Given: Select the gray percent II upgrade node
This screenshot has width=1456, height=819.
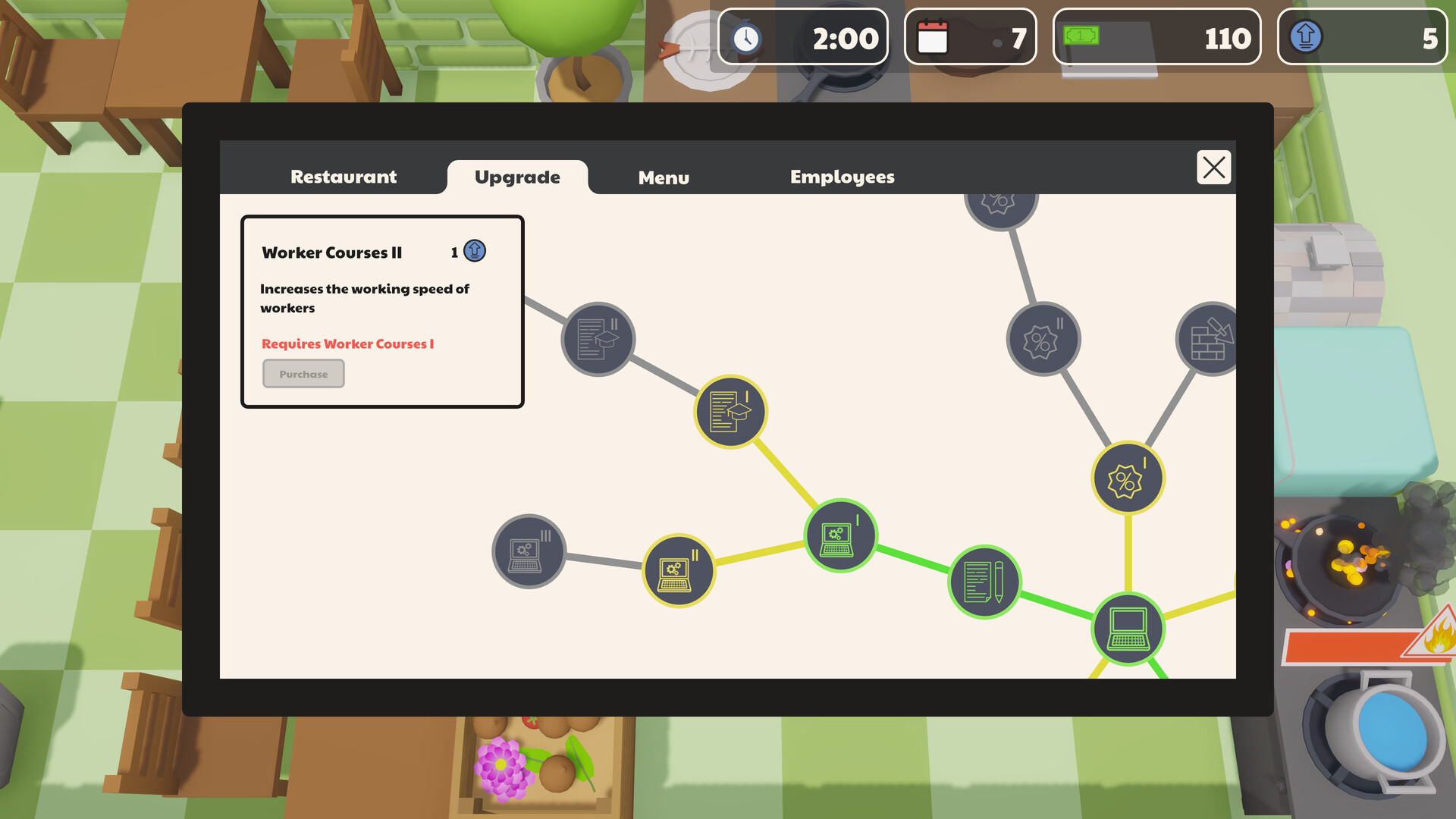Looking at the screenshot, I should click(1043, 339).
